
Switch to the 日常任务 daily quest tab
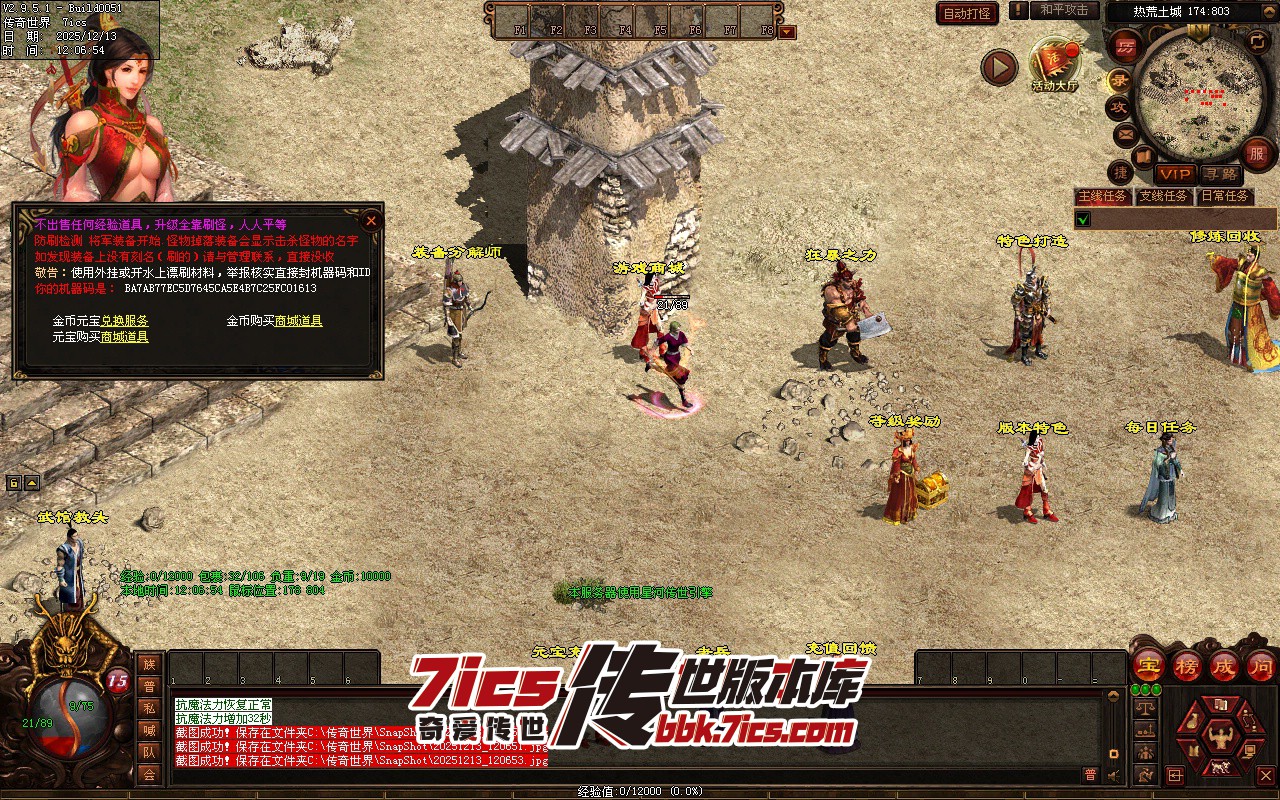pyautogui.click(x=1225, y=196)
